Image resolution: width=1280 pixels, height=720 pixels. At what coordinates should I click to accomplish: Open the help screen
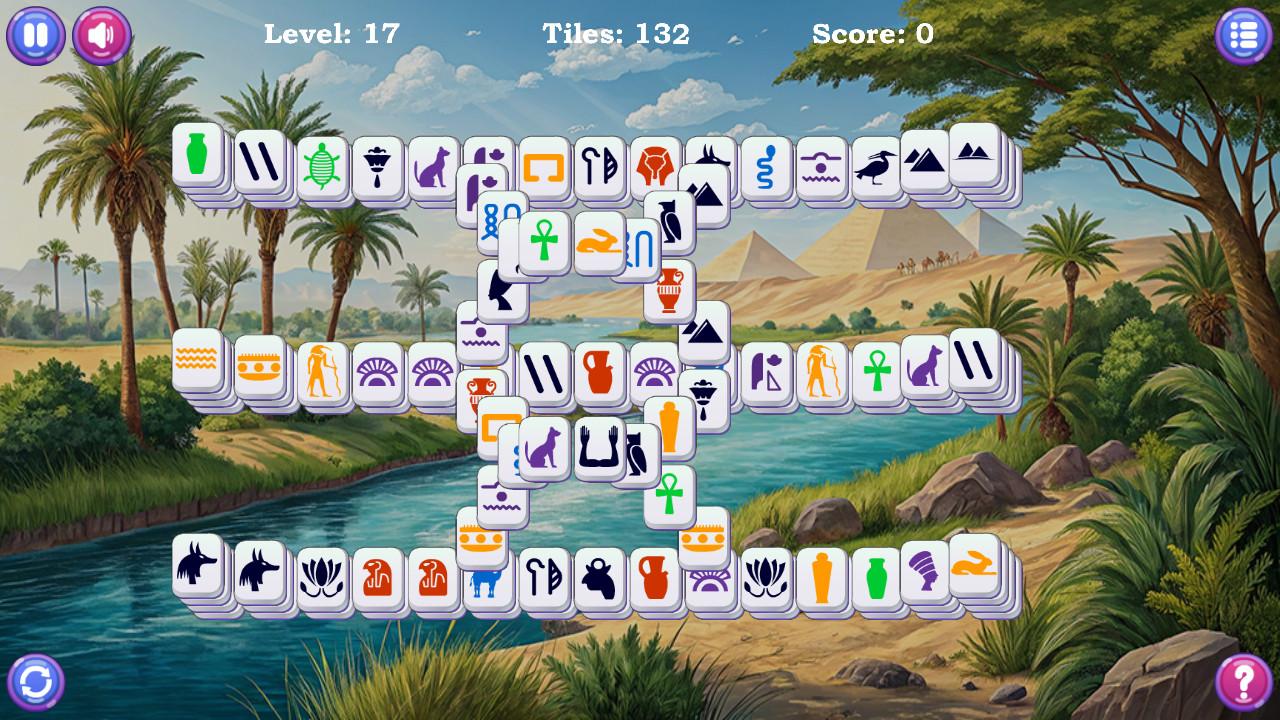(1243, 680)
